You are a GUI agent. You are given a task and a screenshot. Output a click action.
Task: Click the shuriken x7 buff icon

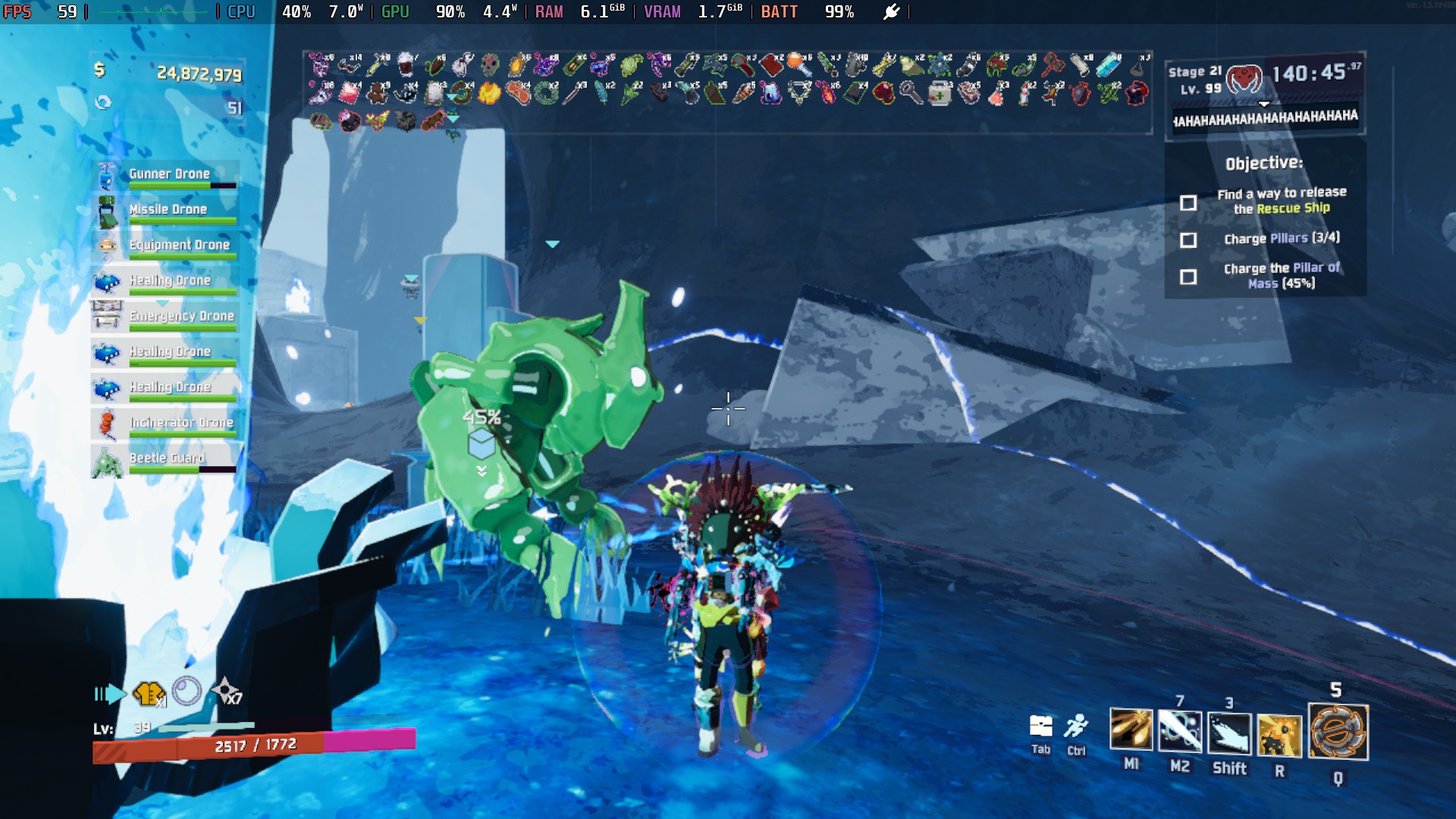[226, 691]
